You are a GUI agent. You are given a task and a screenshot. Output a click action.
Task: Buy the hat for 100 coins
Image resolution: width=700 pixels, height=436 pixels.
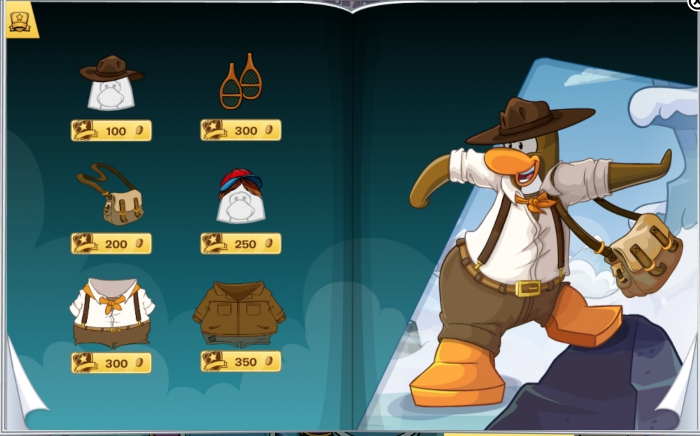(111, 131)
